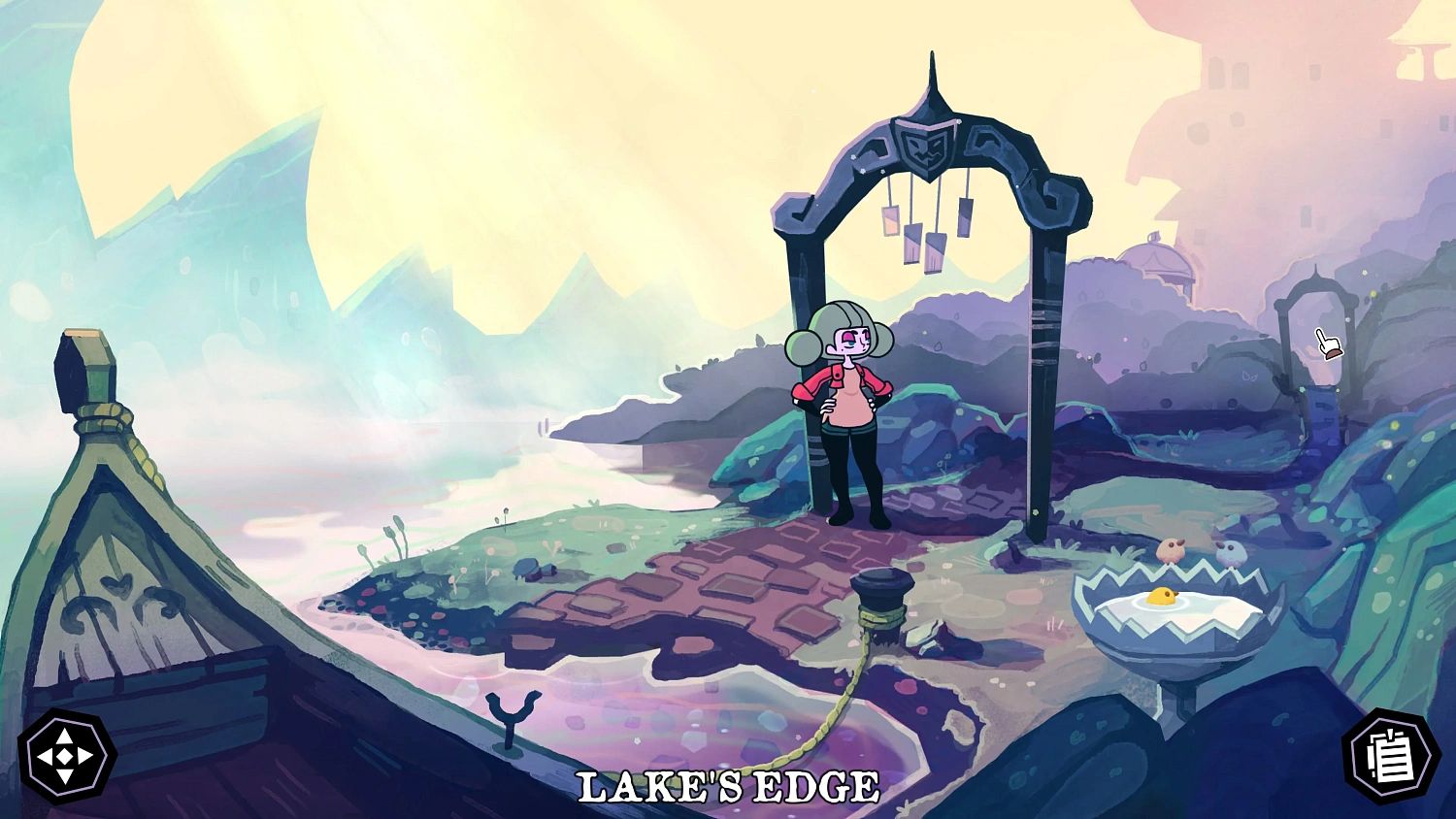Click the up arrow inside the navigation octagon
1456x819 pixels.
tap(64, 736)
